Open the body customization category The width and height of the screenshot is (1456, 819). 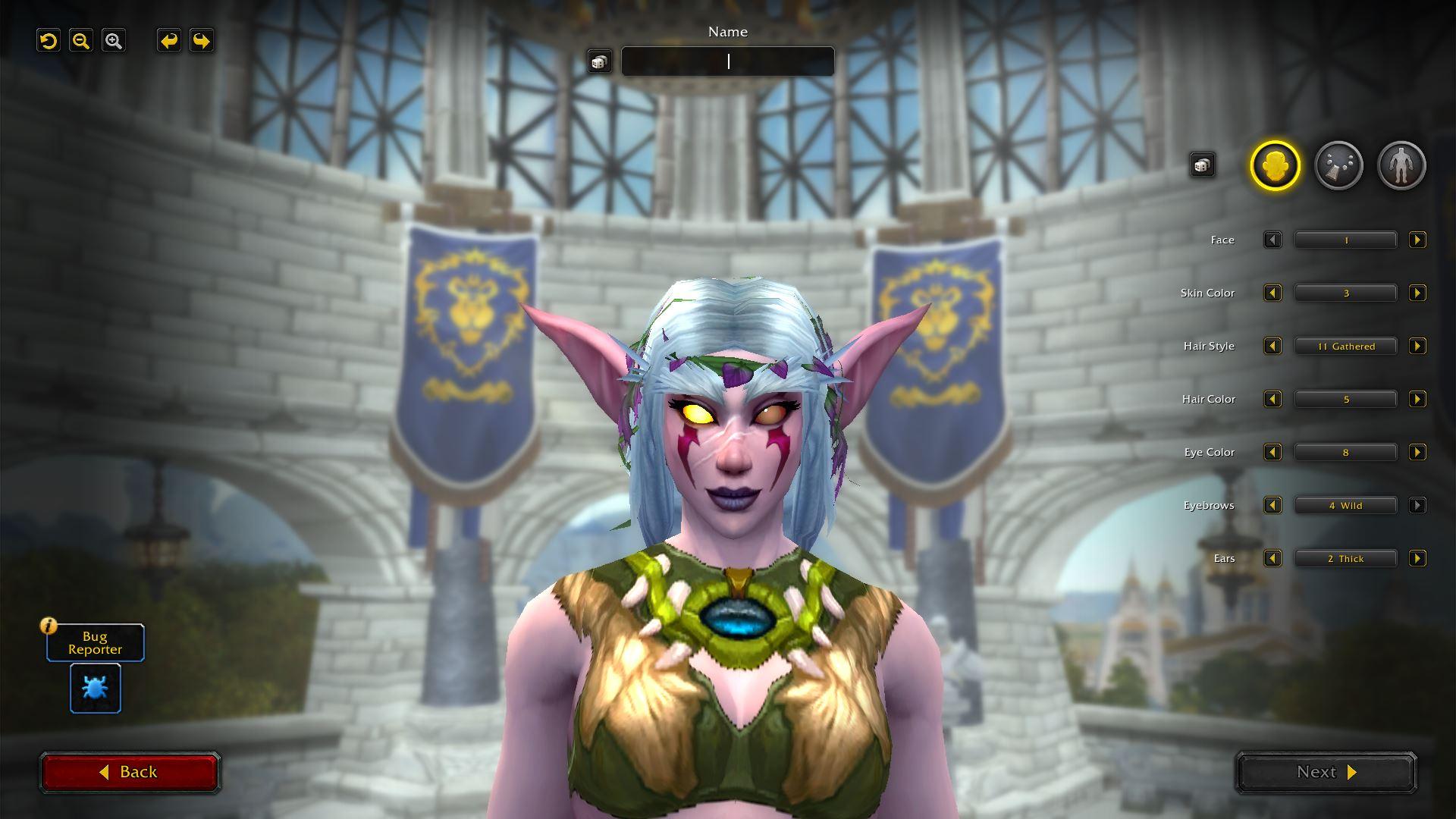tap(1401, 165)
